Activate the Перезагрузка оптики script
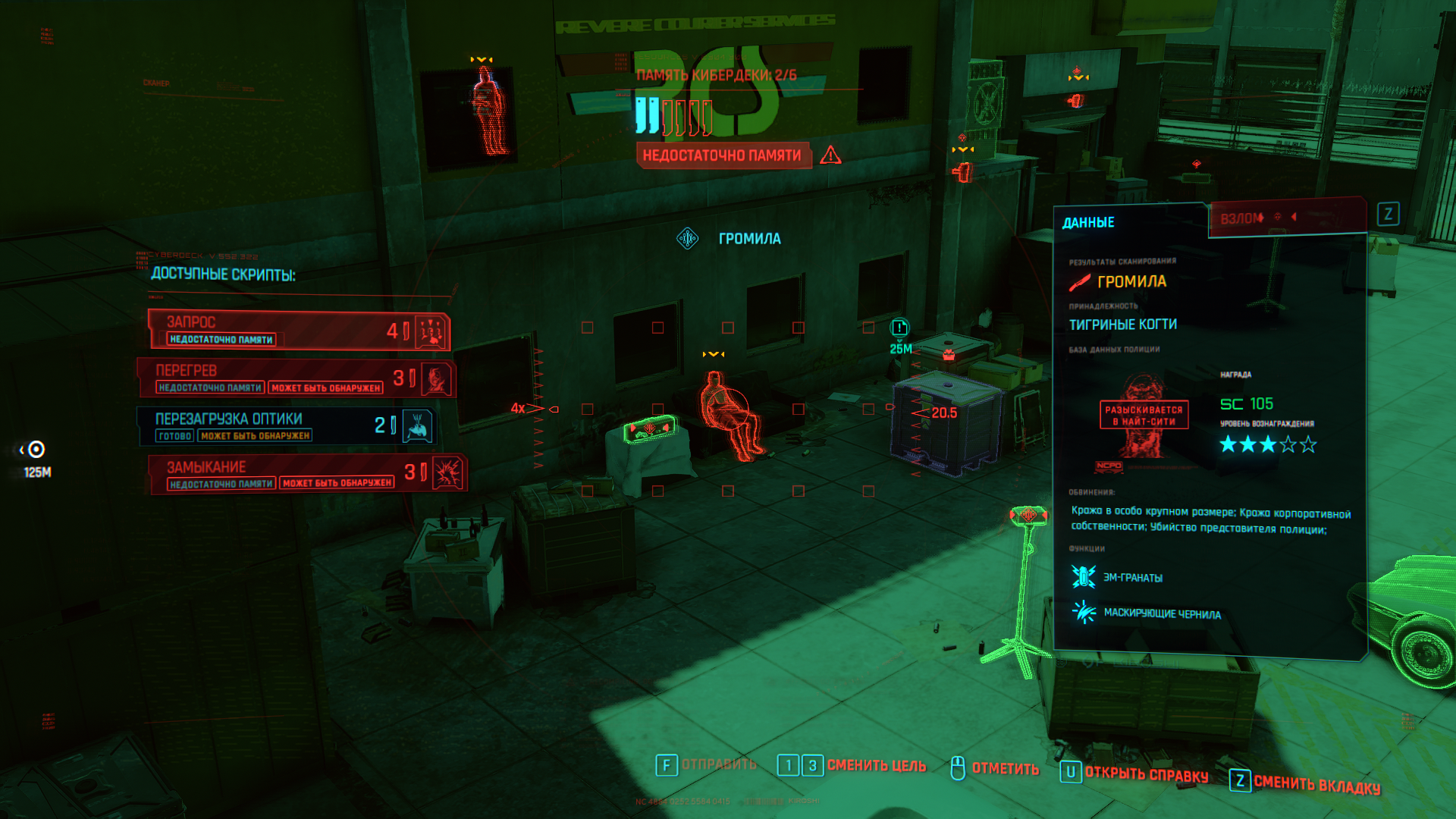Image resolution: width=1456 pixels, height=819 pixels. point(287,426)
